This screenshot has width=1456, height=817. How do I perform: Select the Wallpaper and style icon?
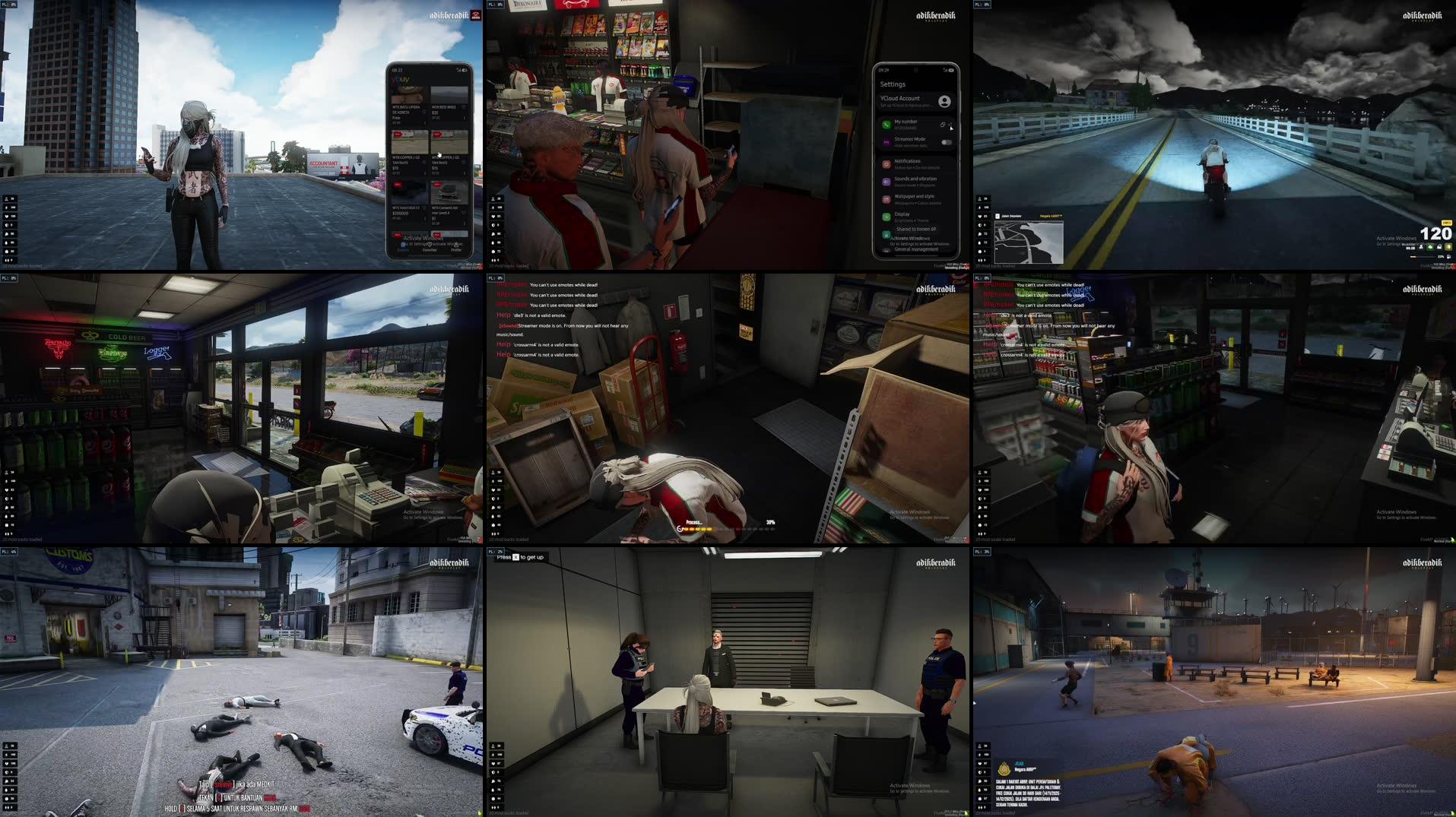887,199
